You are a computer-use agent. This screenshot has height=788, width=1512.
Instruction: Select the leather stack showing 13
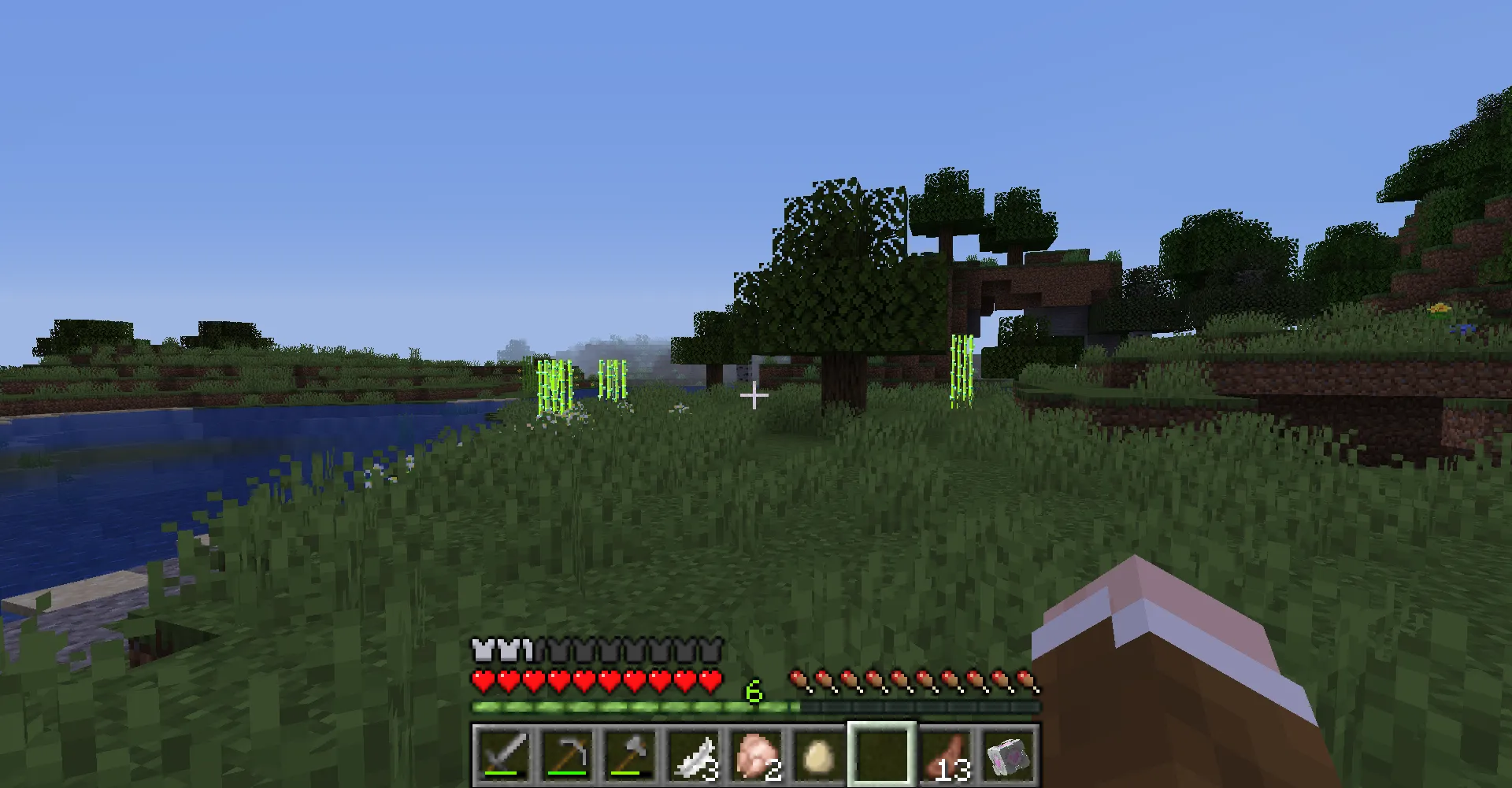945,756
